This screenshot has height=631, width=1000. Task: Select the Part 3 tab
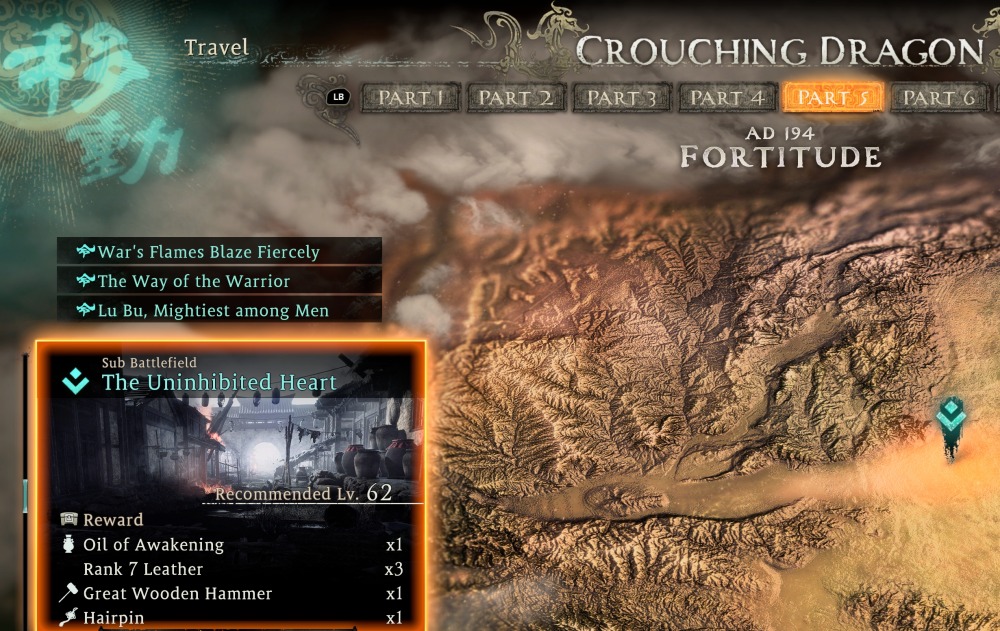tap(621, 98)
